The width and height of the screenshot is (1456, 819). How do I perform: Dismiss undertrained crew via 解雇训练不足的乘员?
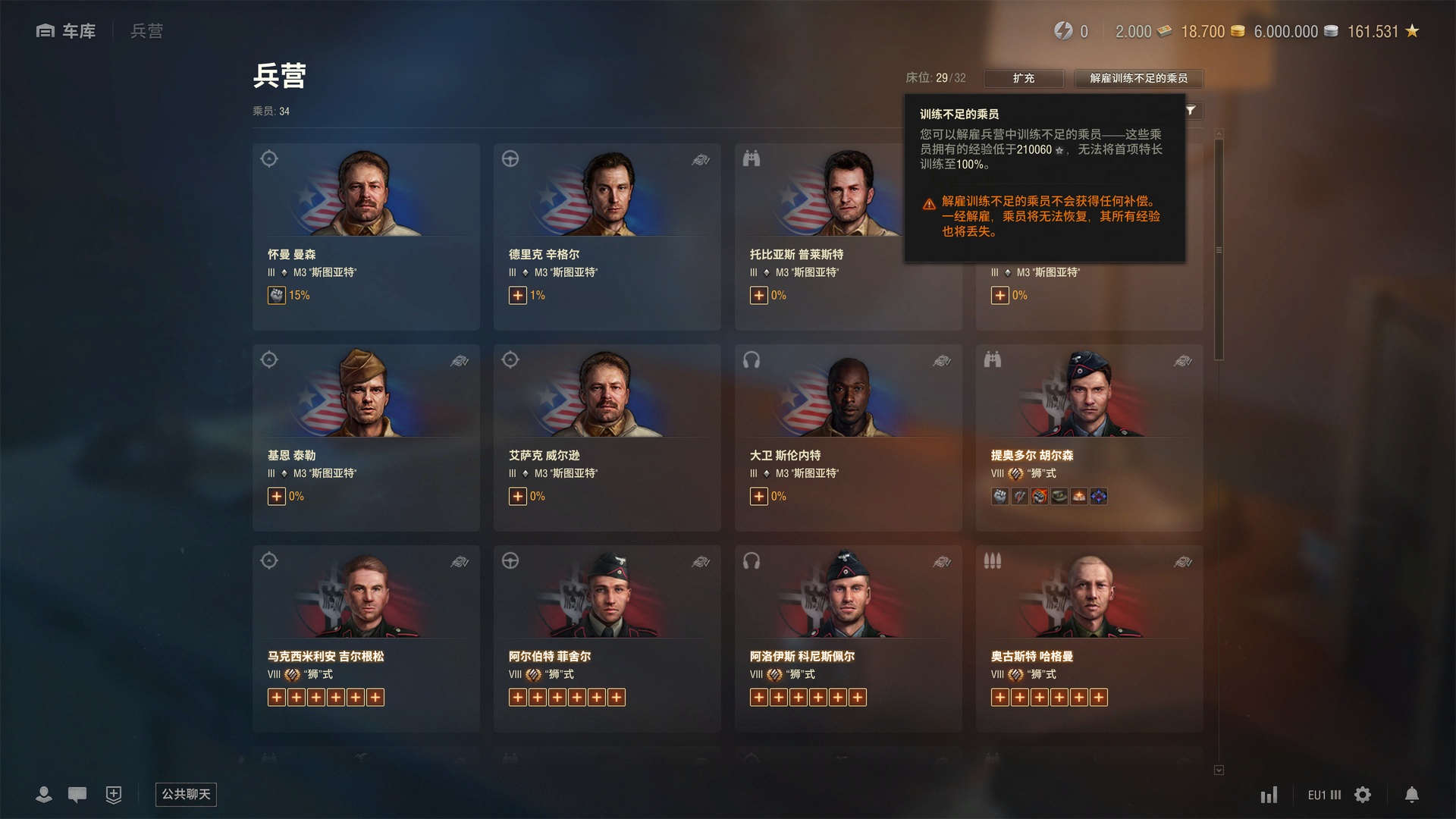(1138, 78)
